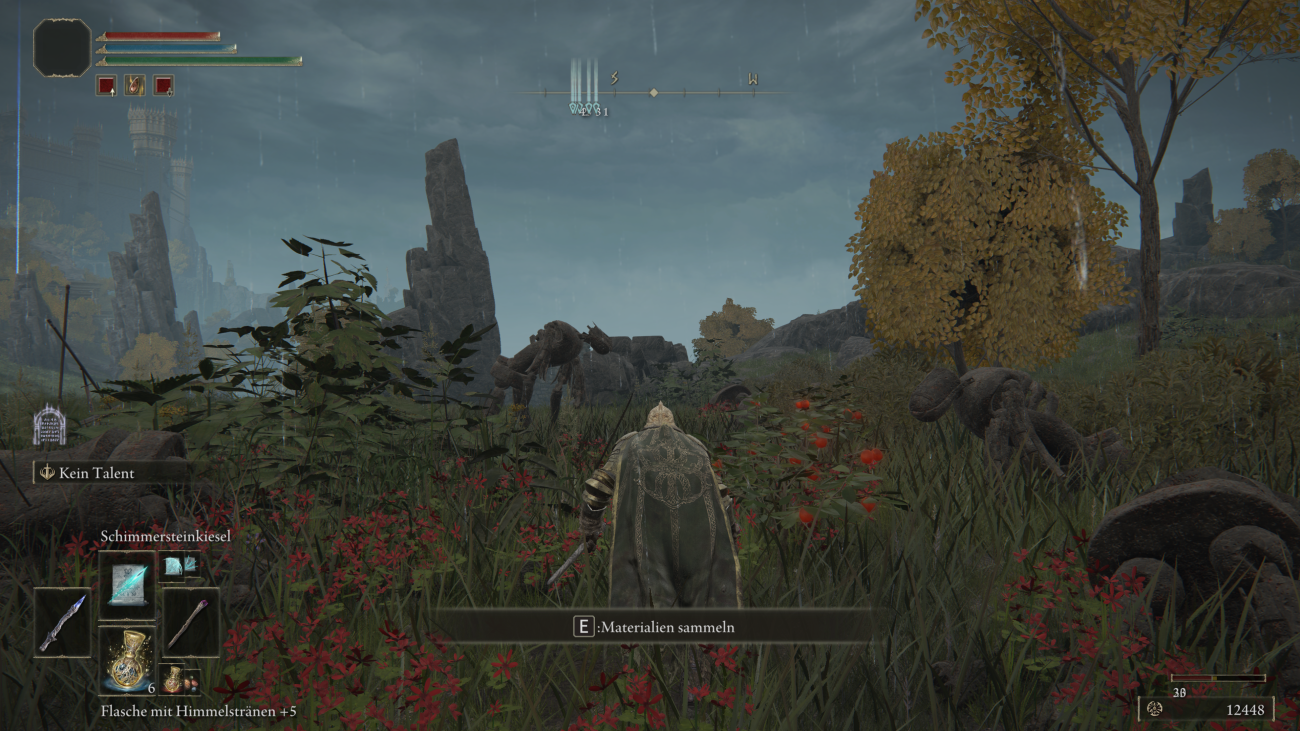This screenshot has width=1300, height=731.
Task: Use the Flasche mit Himmelstränen flask slot
Action: click(127, 661)
